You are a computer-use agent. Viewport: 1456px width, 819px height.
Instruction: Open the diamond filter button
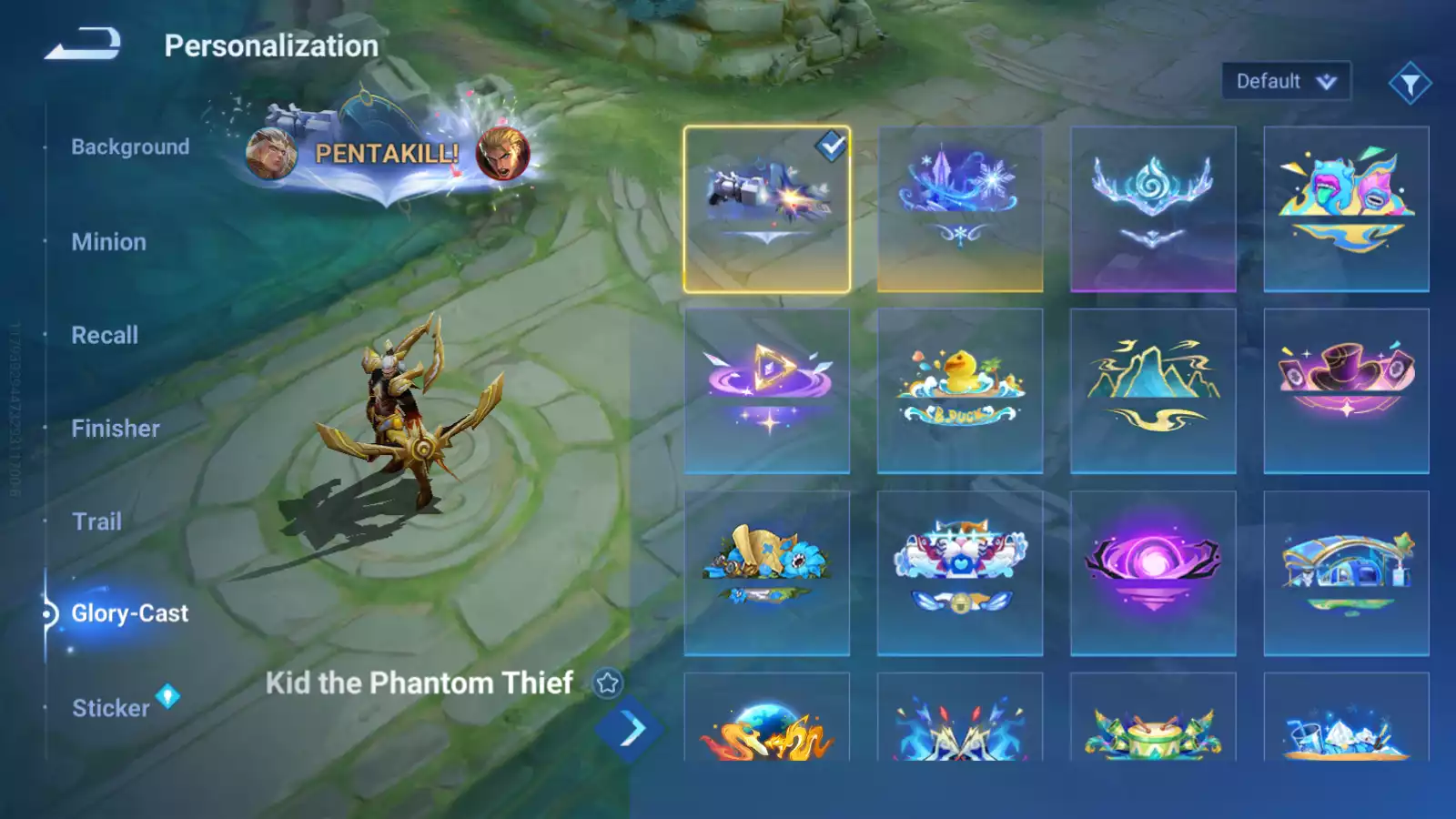click(1410, 84)
